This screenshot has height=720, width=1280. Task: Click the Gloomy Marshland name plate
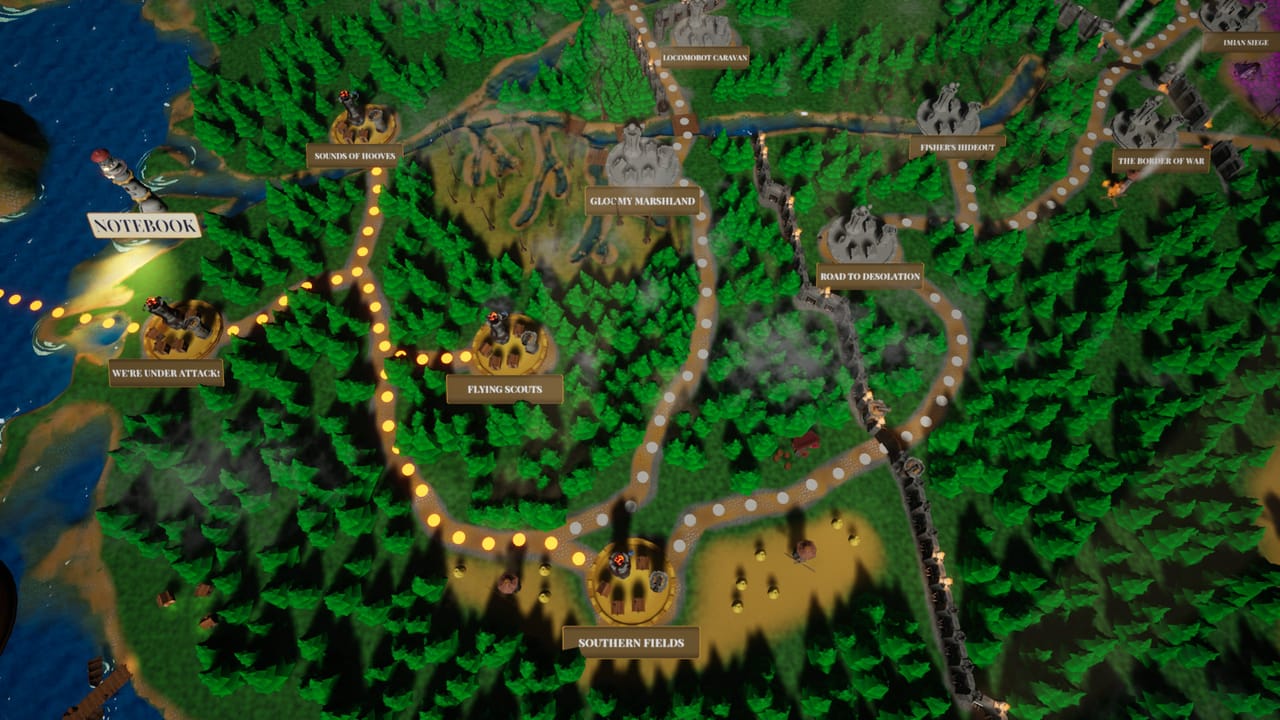point(644,199)
